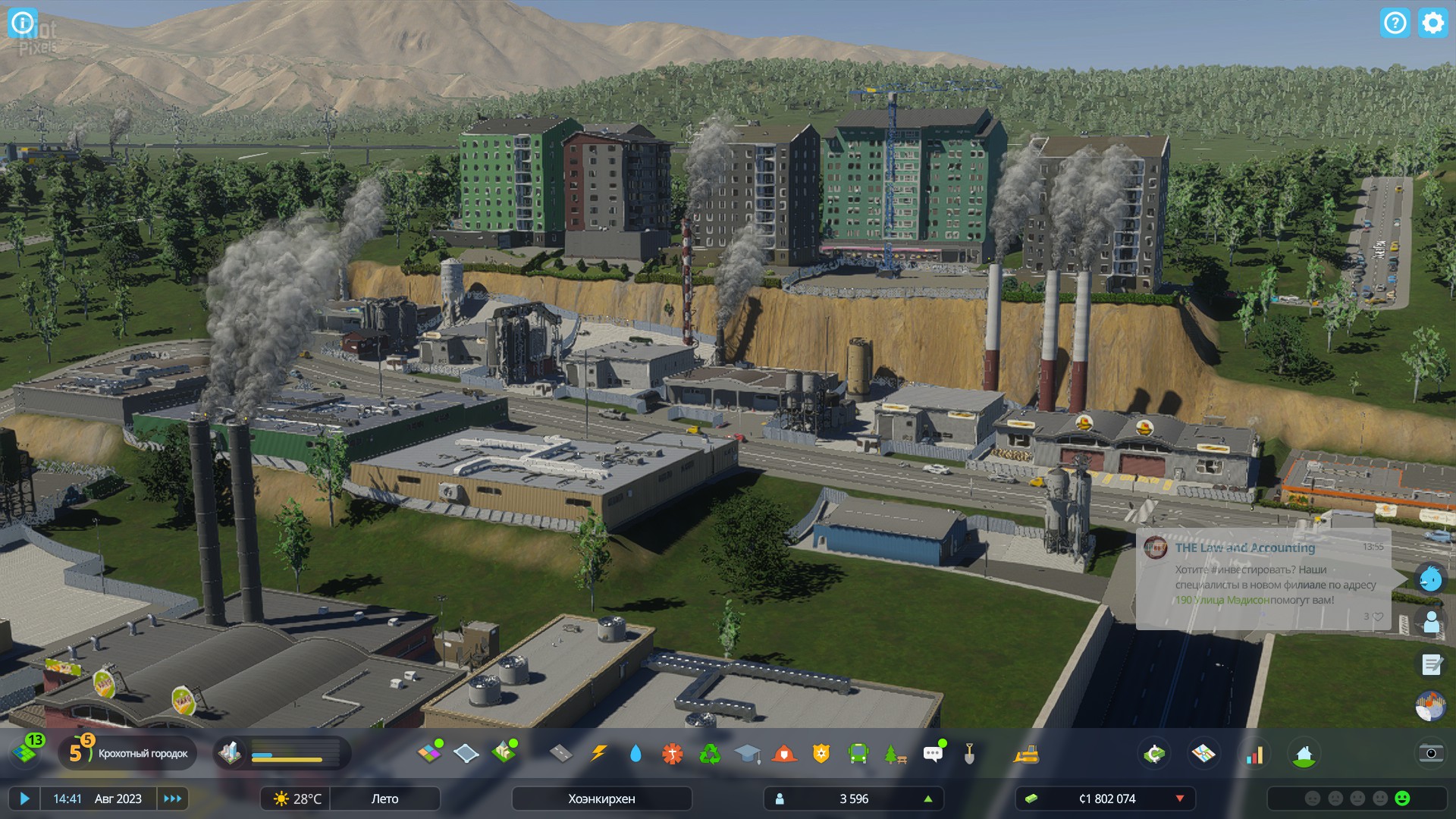Increase game speed with triple arrows

click(173, 799)
